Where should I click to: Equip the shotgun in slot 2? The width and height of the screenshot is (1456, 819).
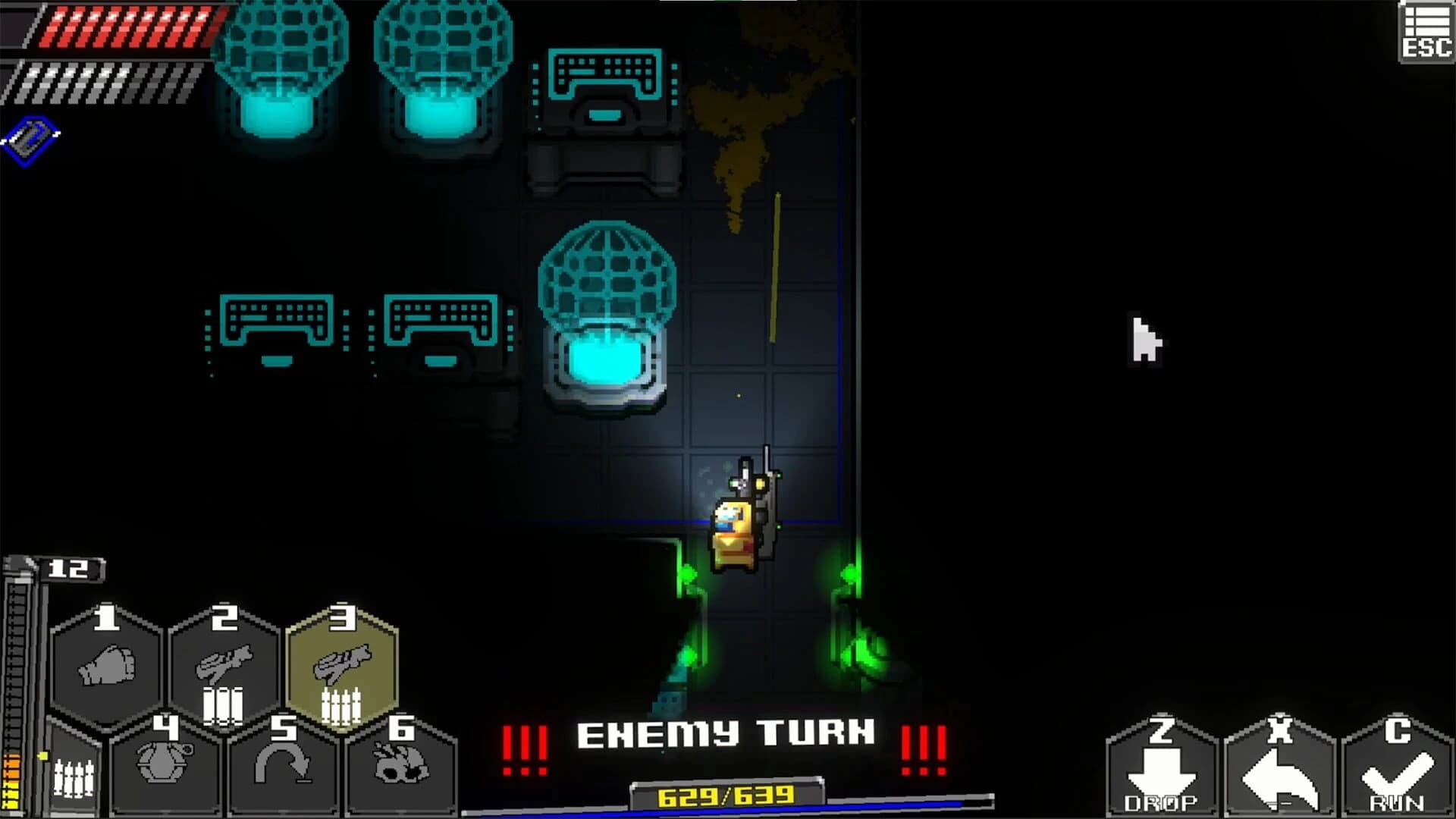(224, 664)
